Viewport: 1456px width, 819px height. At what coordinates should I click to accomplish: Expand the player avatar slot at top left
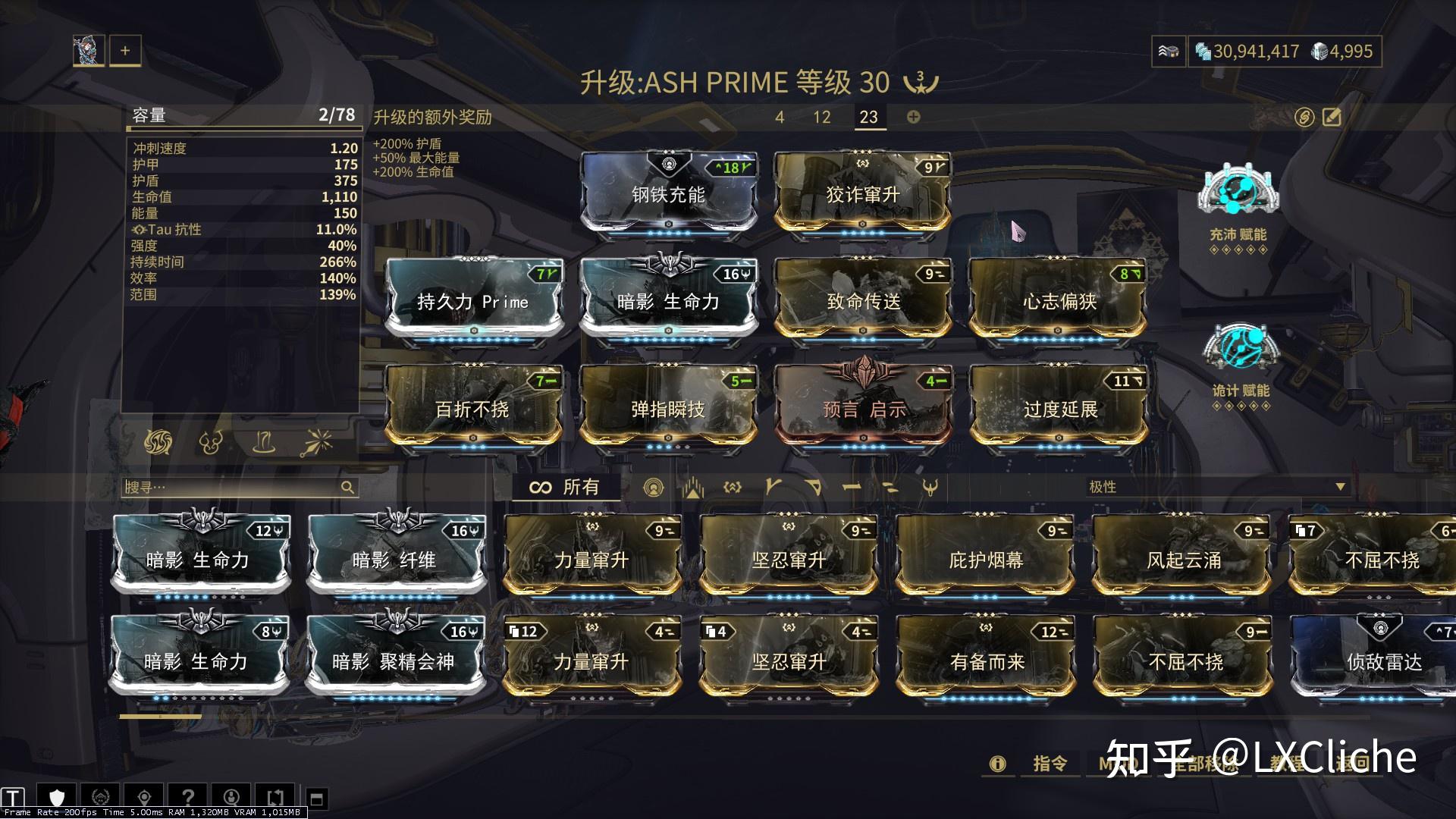pos(87,50)
